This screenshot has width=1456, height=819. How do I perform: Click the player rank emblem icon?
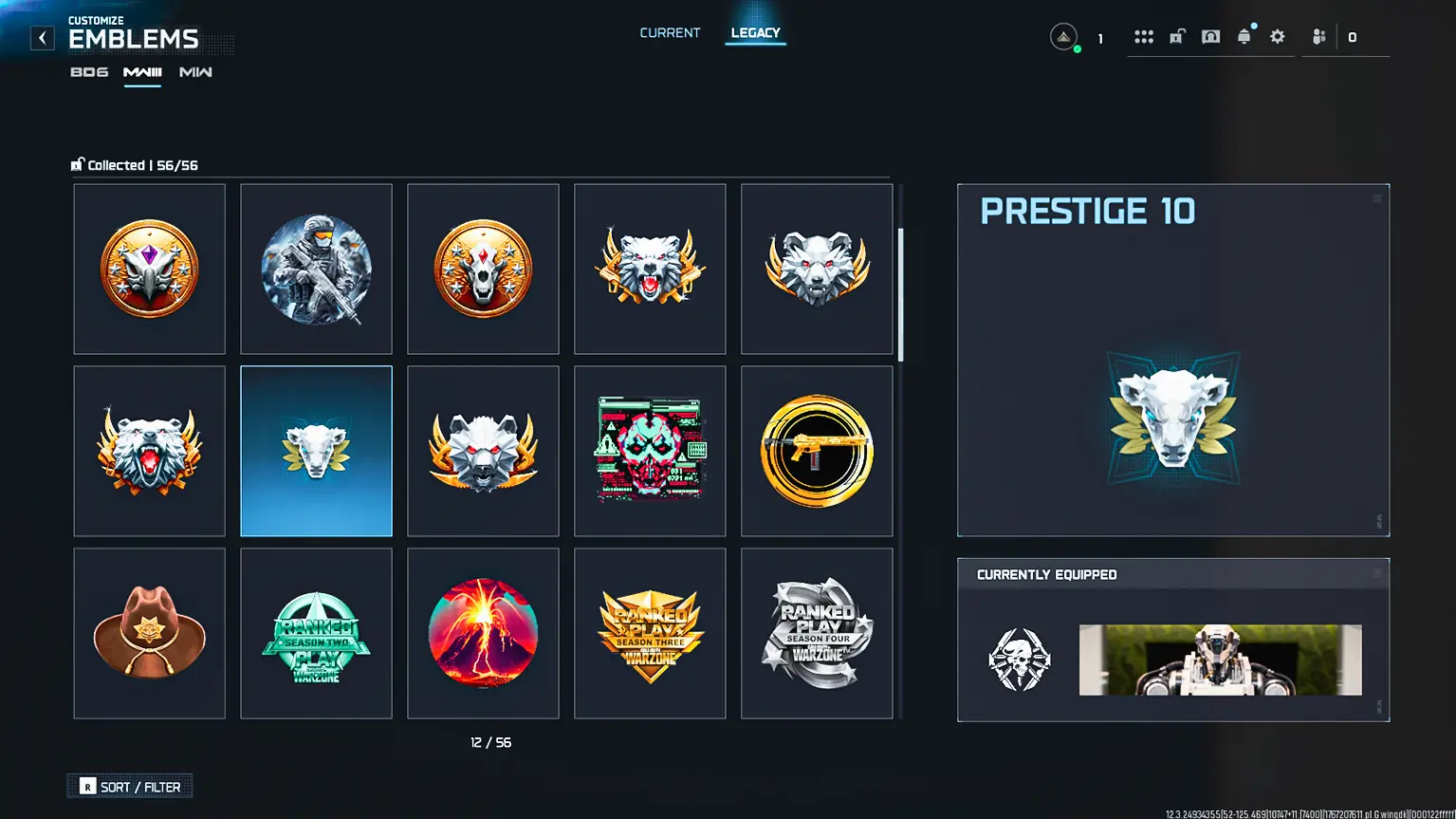click(1063, 36)
